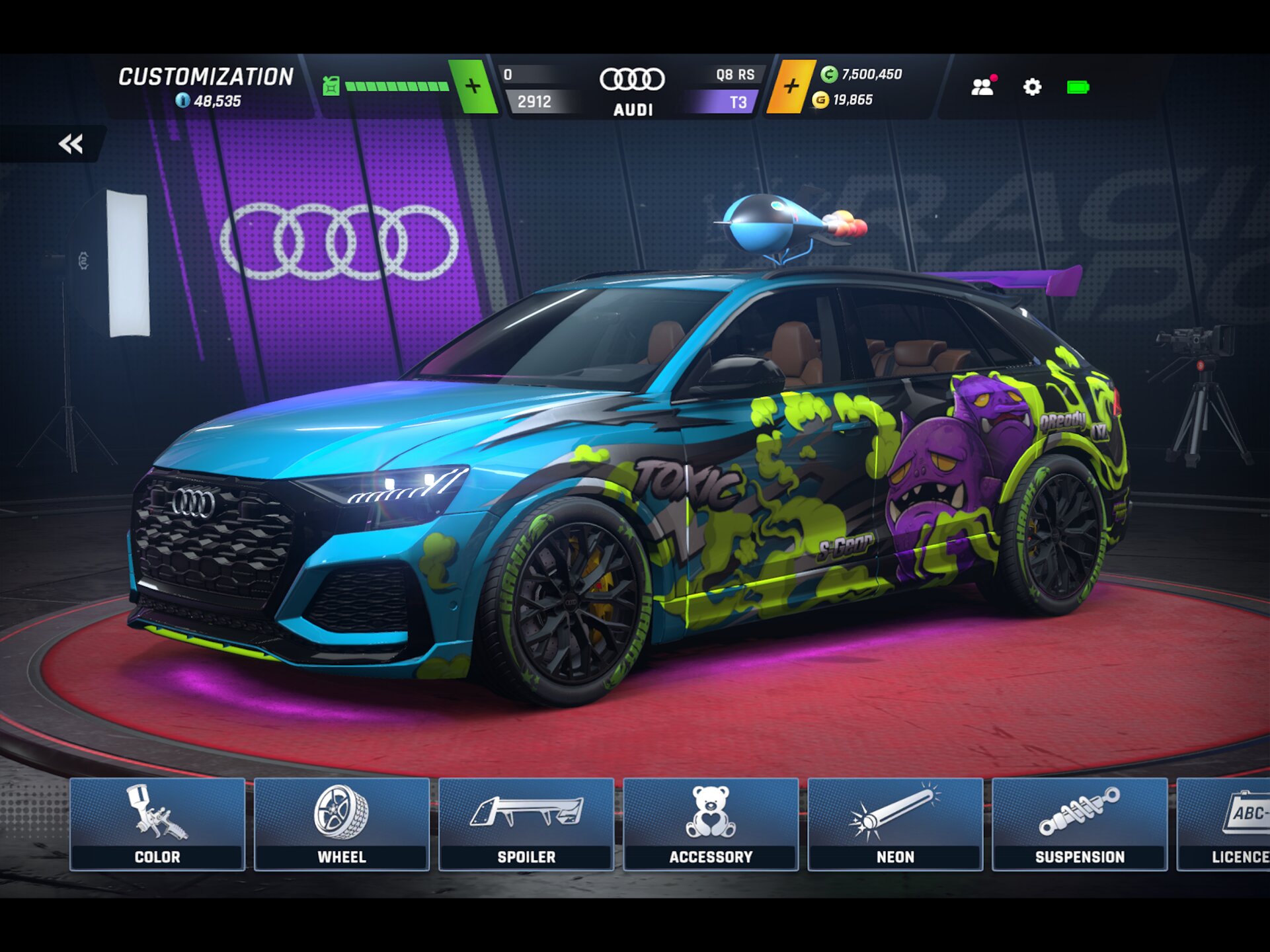1270x952 pixels.
Task: Switch to Neon customization
Action: 895,824
